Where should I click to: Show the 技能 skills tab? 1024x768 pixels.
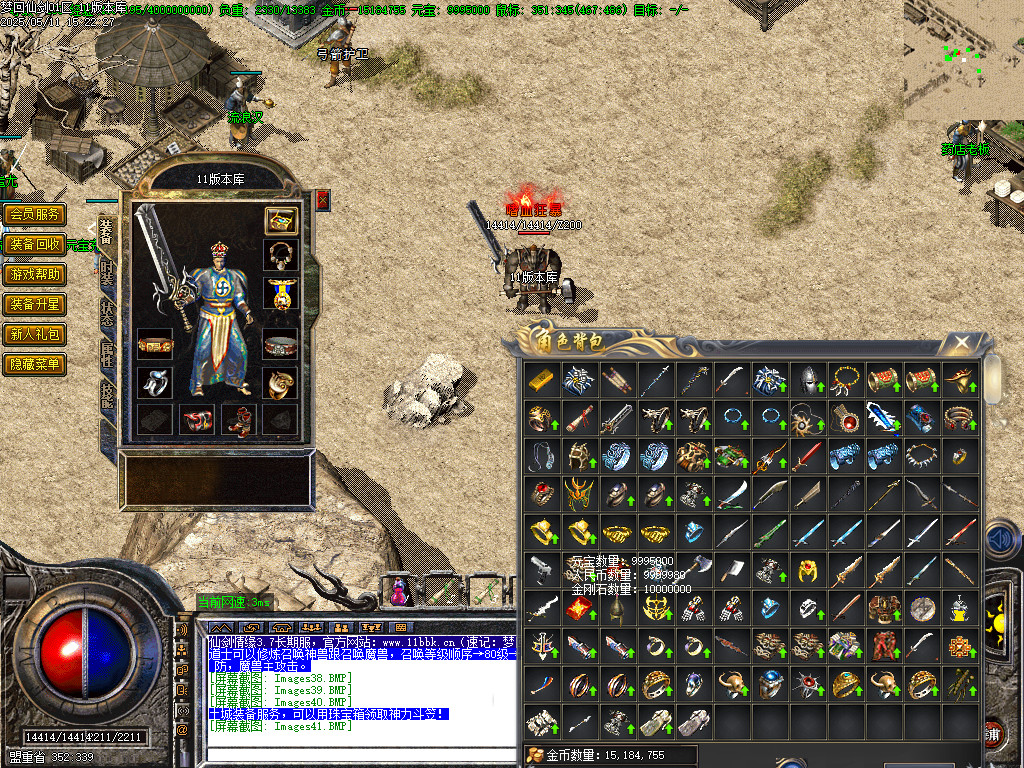106,395
